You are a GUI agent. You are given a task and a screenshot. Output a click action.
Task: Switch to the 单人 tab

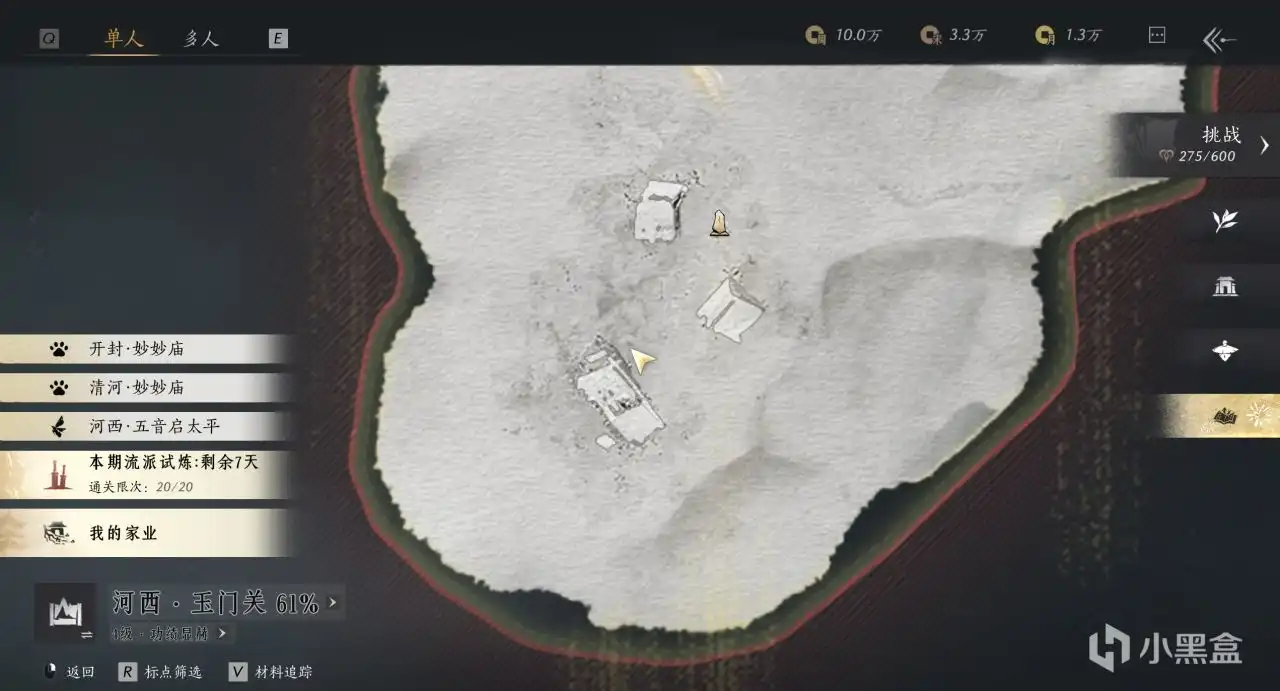[124, 38]
